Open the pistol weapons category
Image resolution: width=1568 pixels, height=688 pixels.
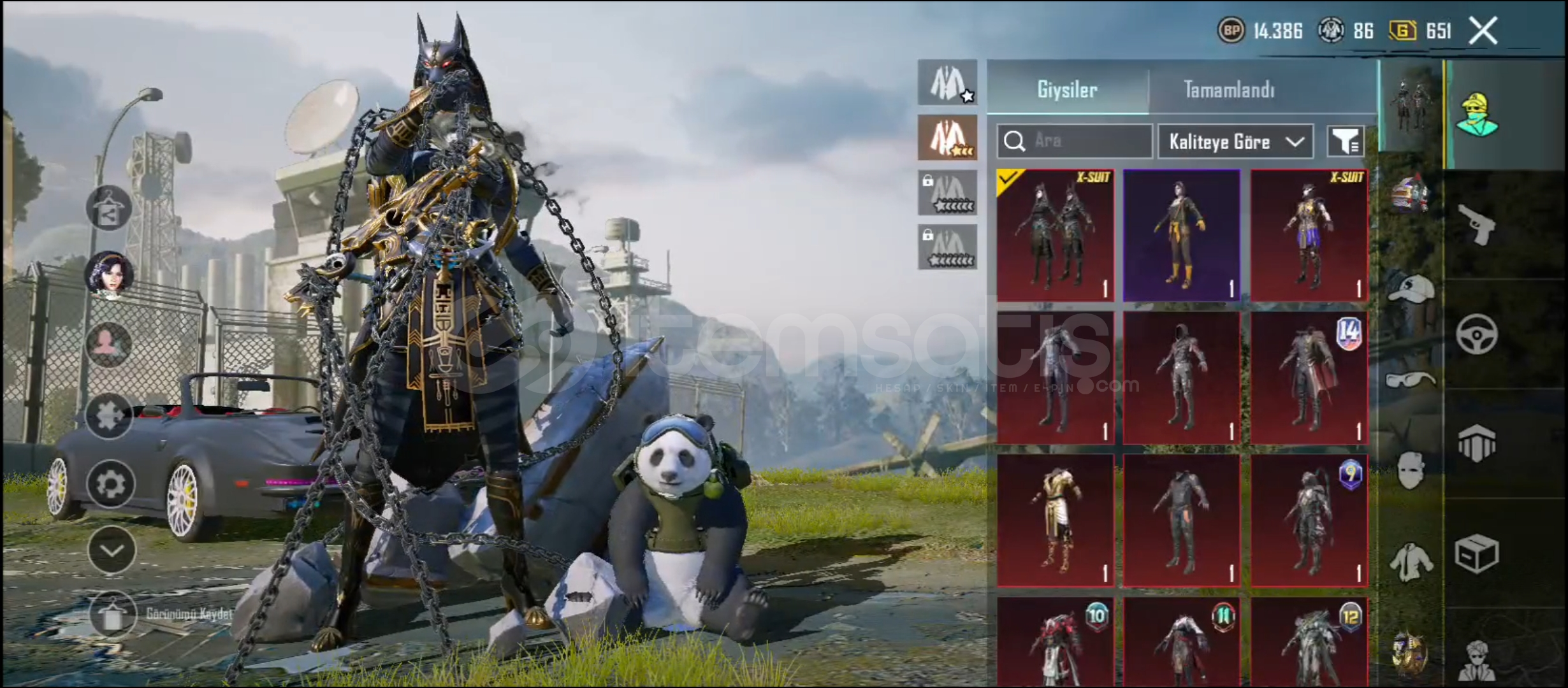(1477, 224)
